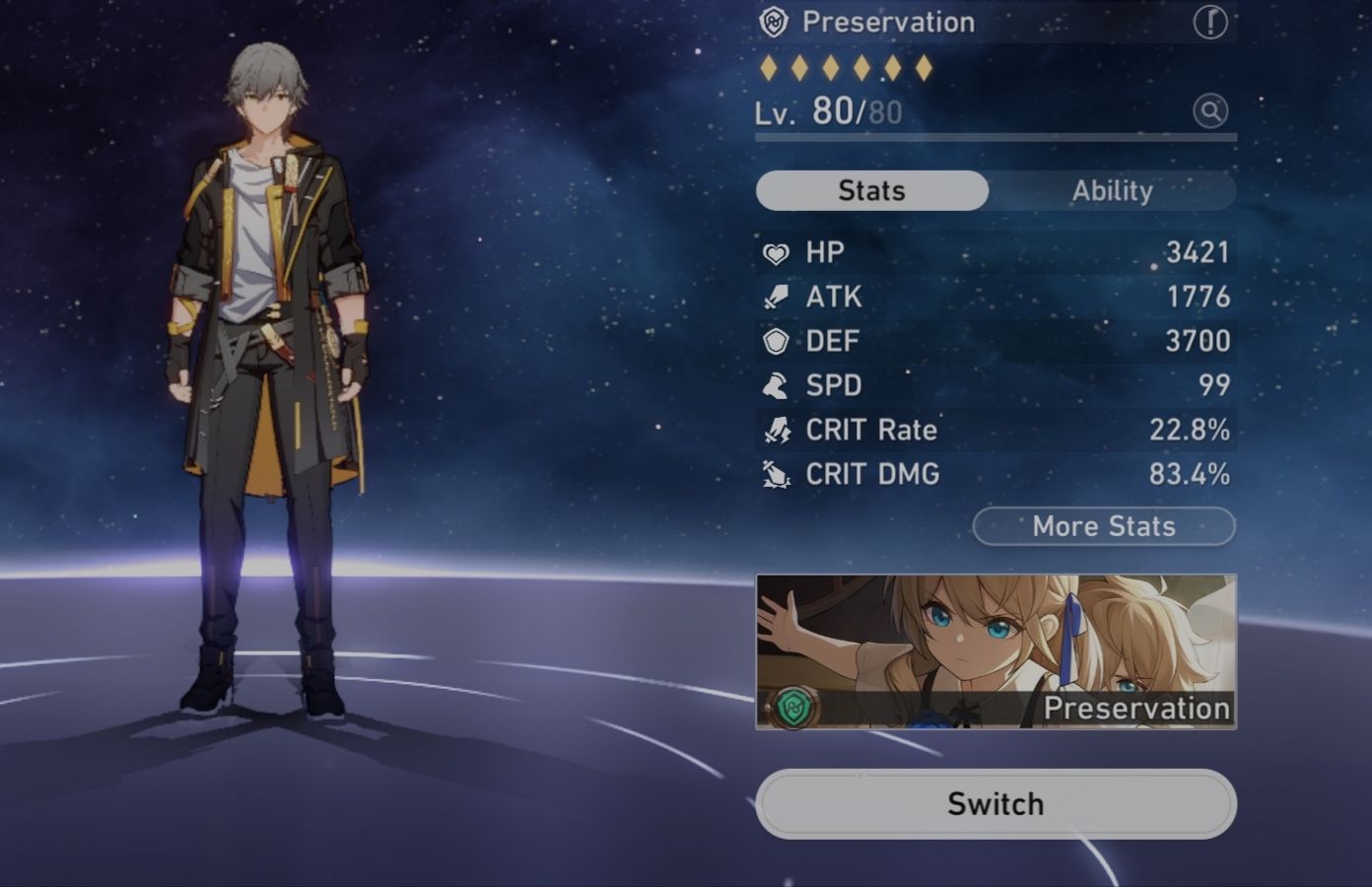Click the HP heart icon
1372x887 pixels.
777,252
